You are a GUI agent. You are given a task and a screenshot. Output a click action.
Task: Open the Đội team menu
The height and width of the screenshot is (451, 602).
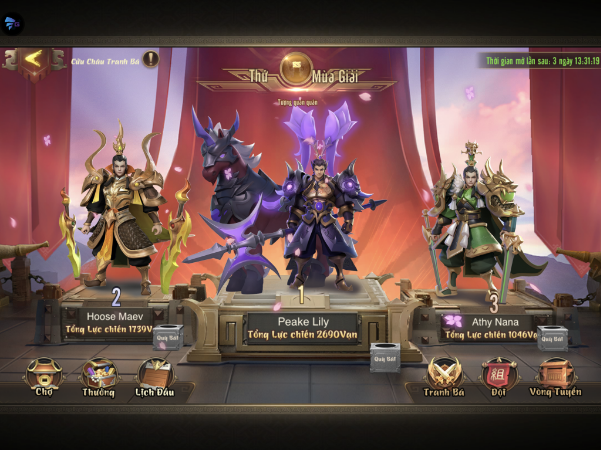coord(497,376)
